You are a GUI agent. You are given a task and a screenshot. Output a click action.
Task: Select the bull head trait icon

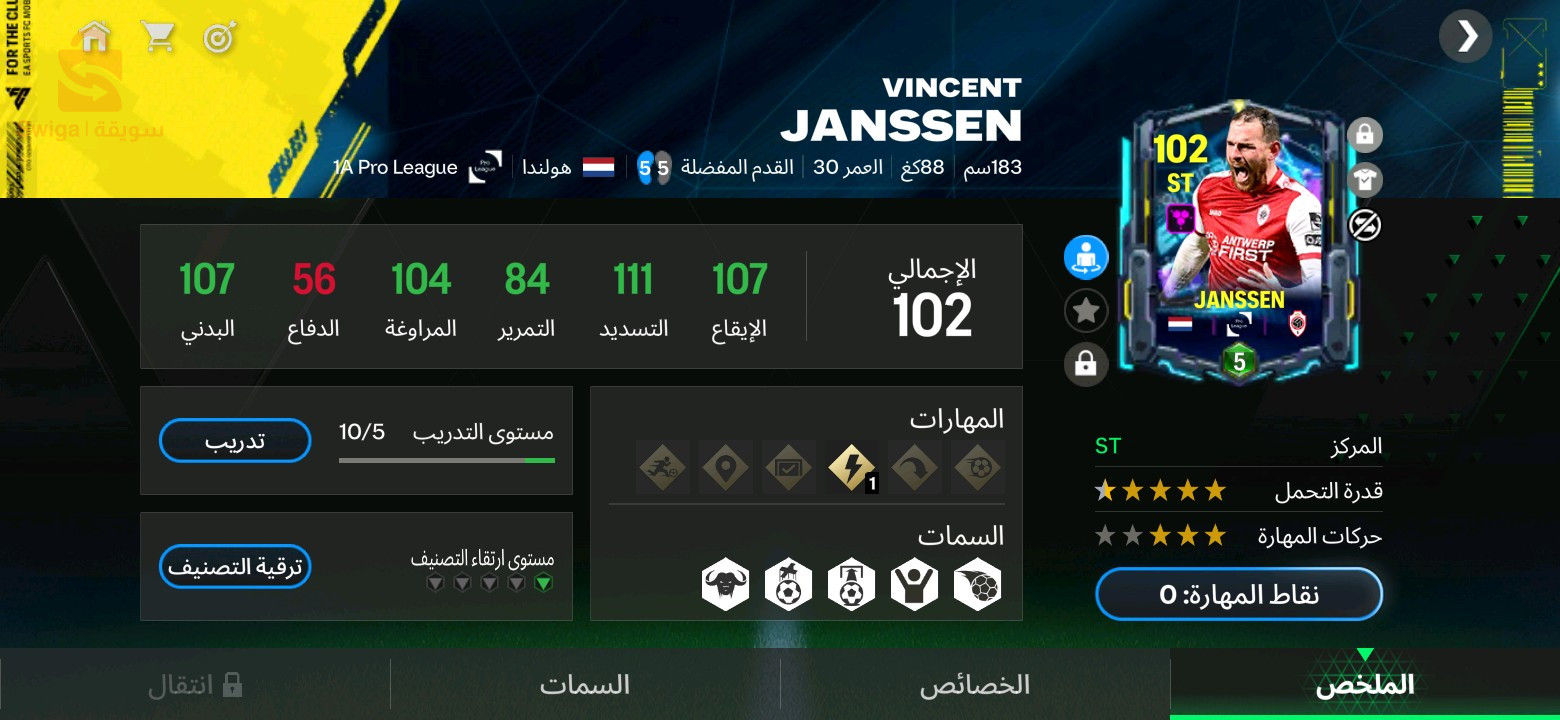tap(726, 585)
